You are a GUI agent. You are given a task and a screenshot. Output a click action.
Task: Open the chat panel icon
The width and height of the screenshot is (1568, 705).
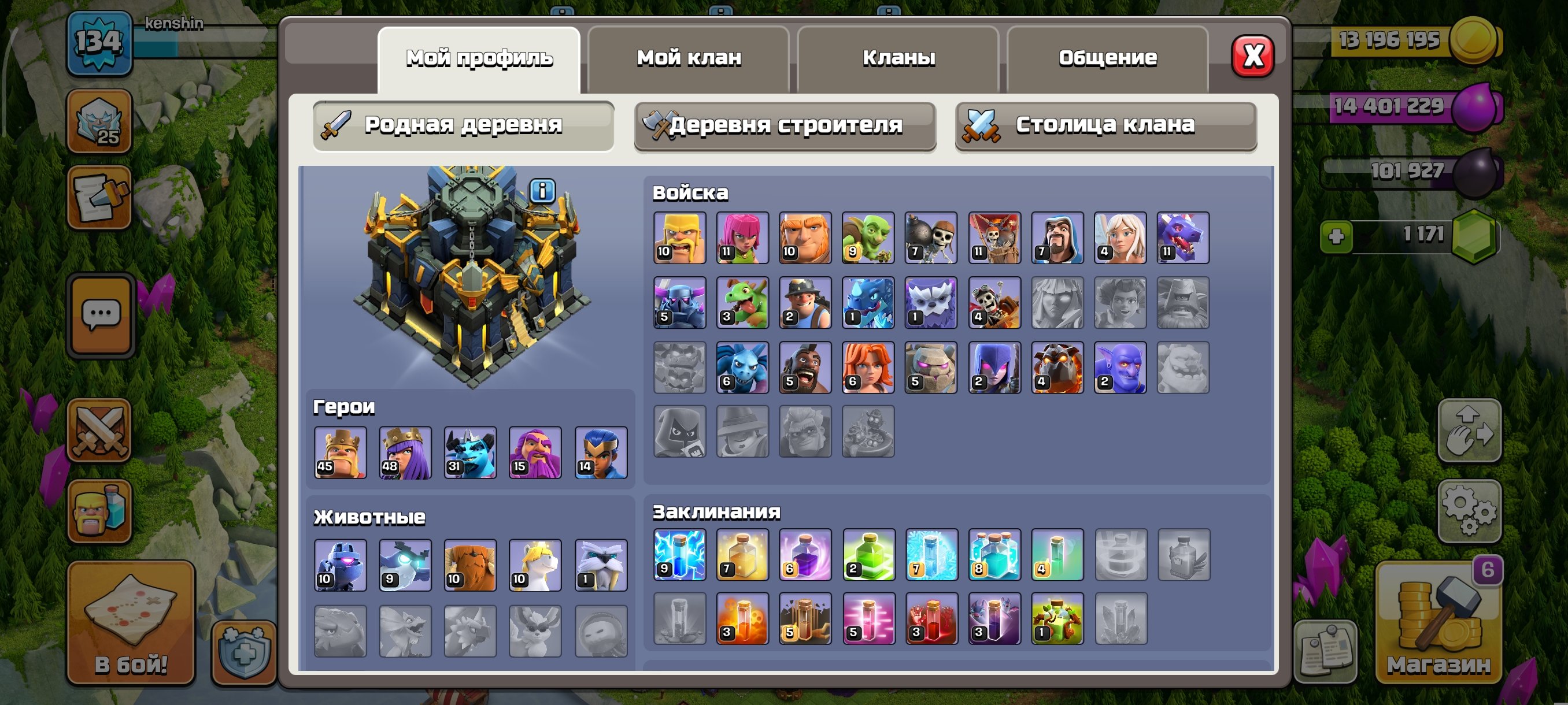pos(101,314)
